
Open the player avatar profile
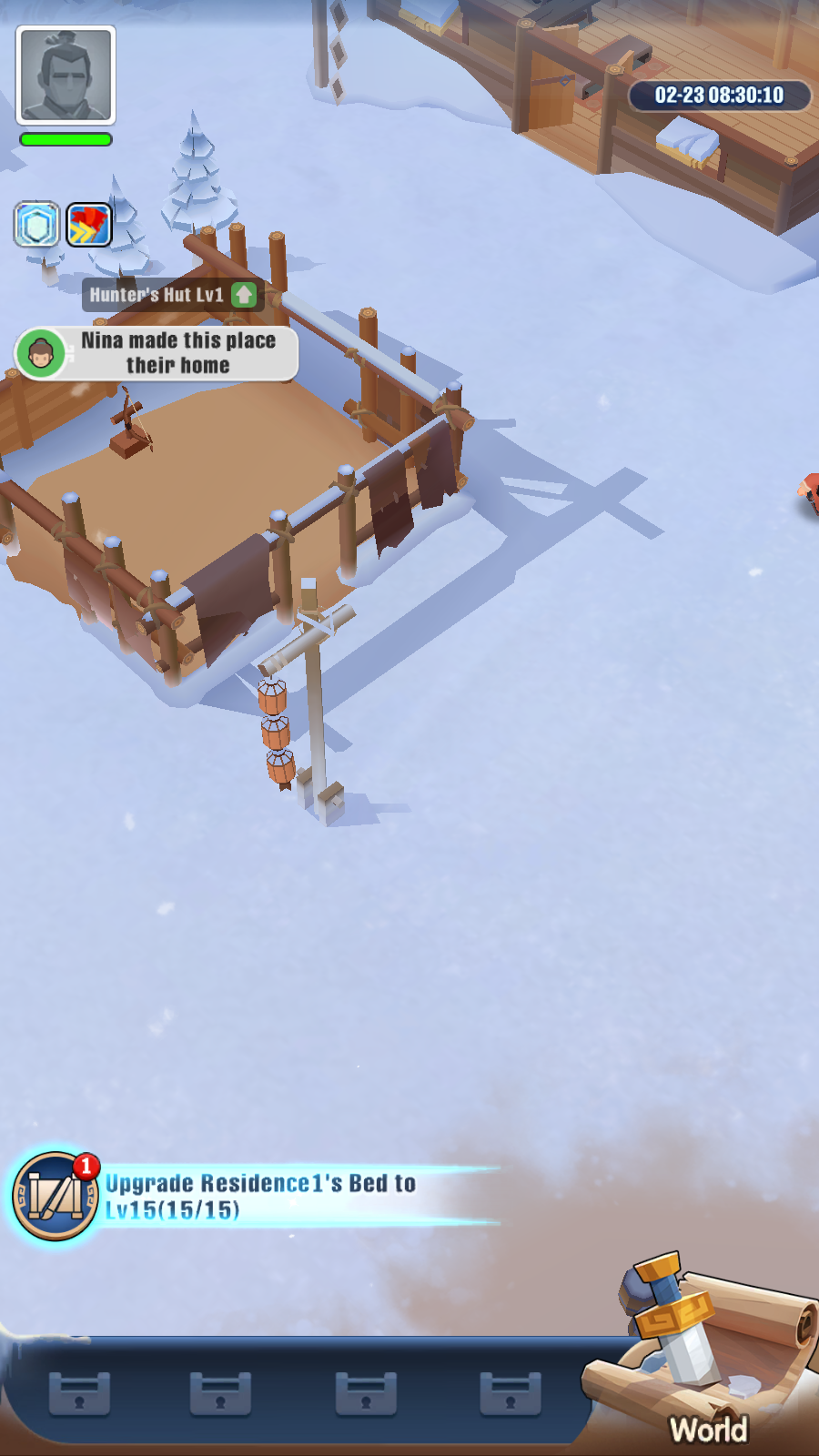66,75
